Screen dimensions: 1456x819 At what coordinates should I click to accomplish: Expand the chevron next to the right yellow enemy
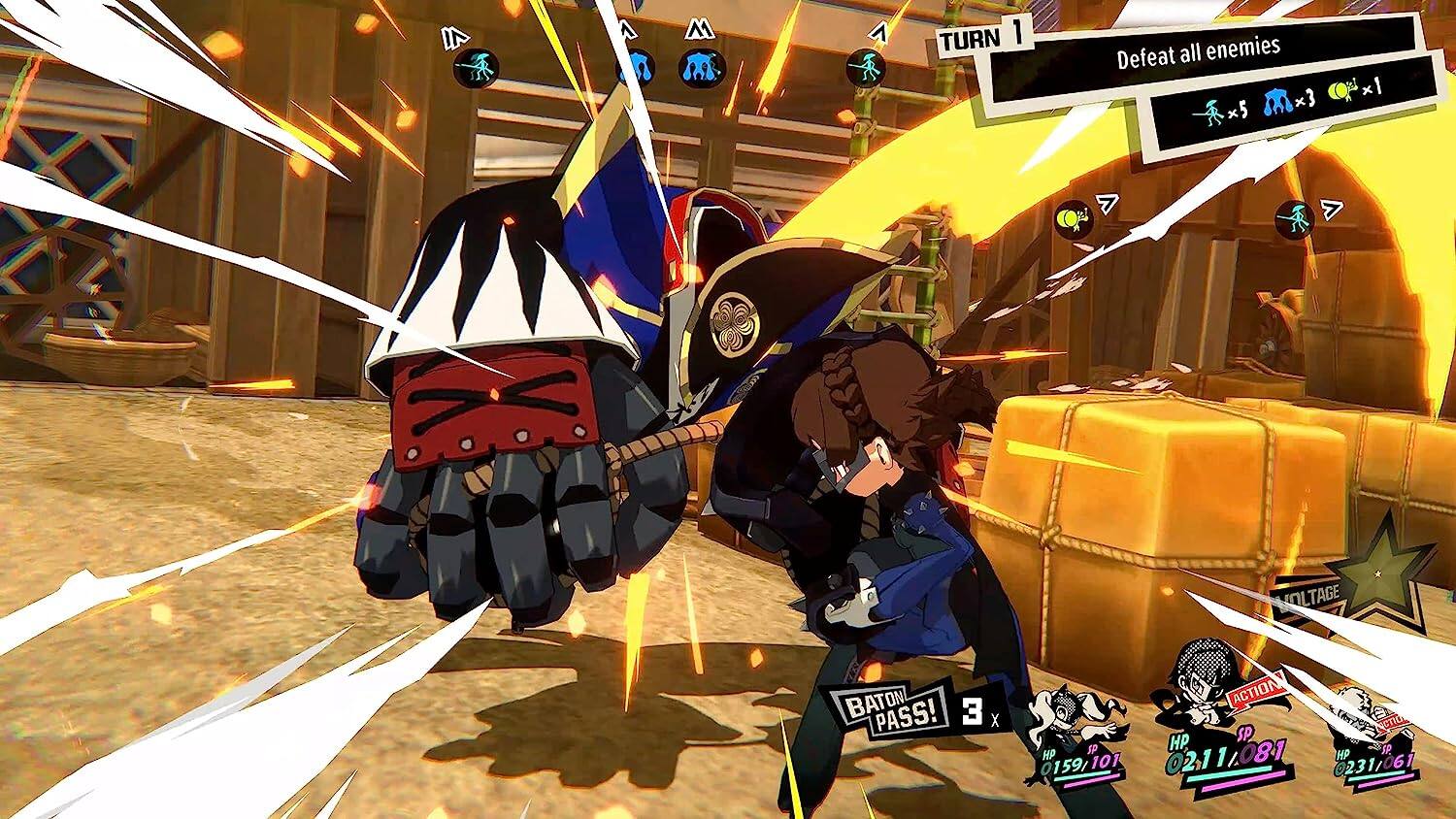tap(1107, 206)
